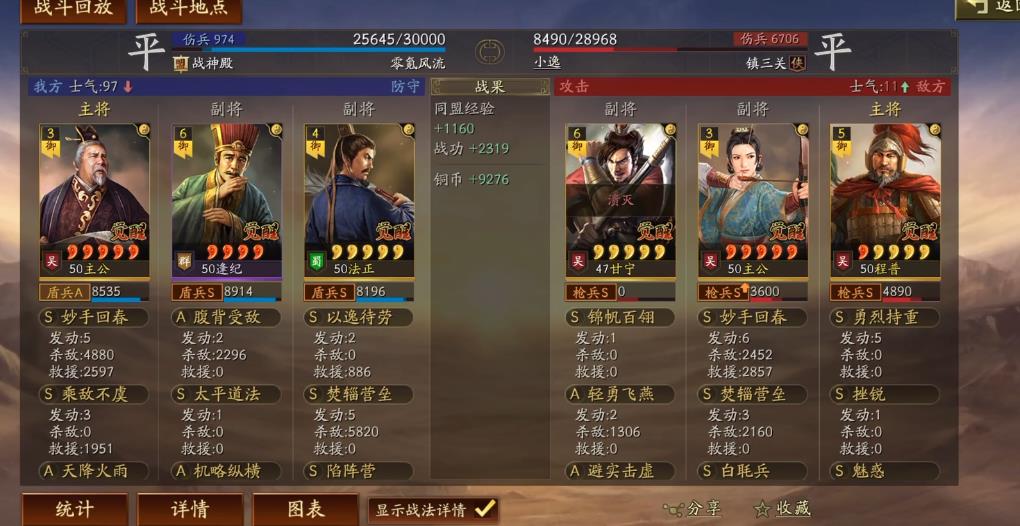View the 勇烈持重 tactic

pyautogui.click(x=885, y=317)
